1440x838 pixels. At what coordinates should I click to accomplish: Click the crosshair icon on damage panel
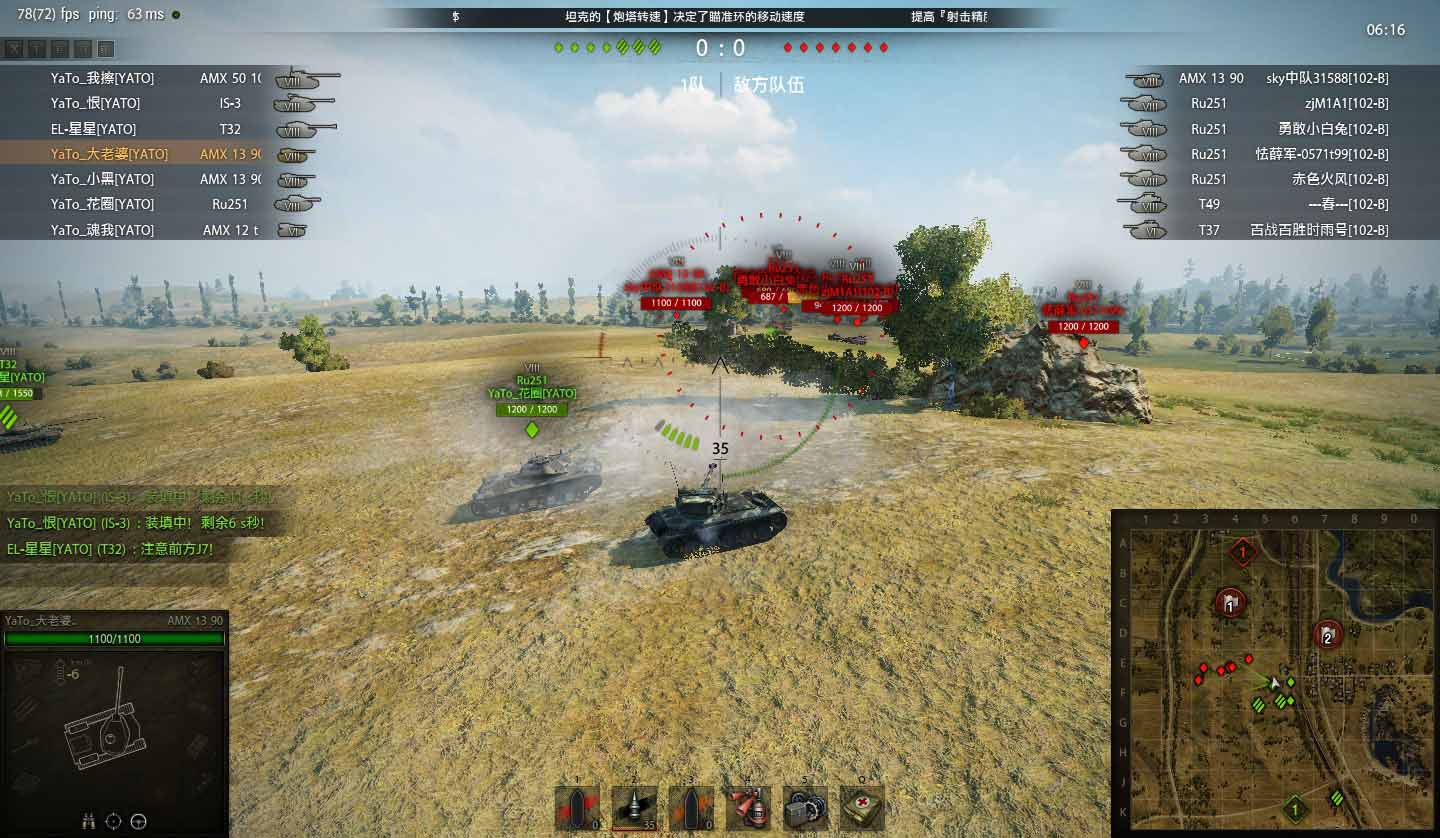coord(113,821)
